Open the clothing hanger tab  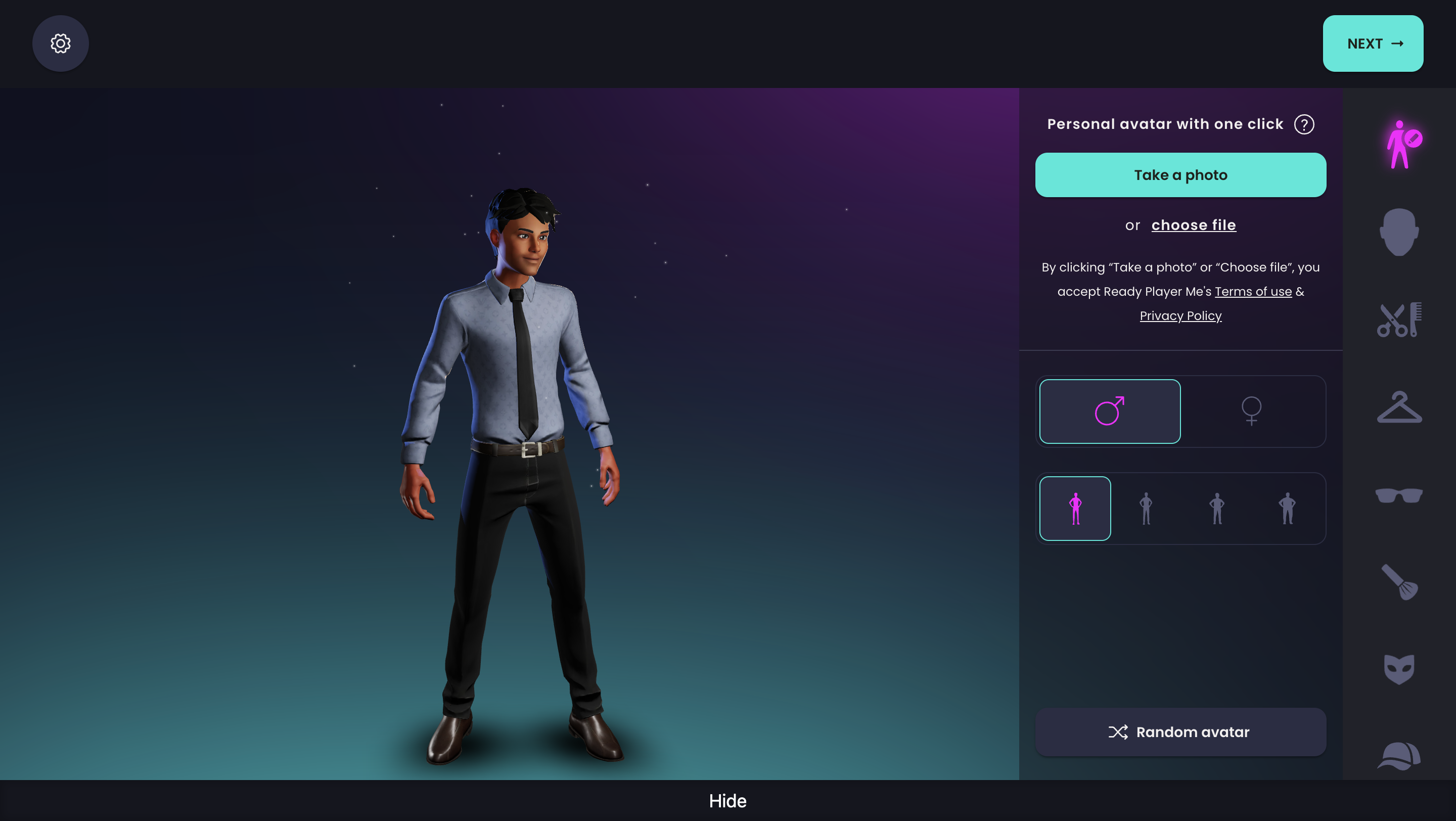click(x=1398, y=407)
